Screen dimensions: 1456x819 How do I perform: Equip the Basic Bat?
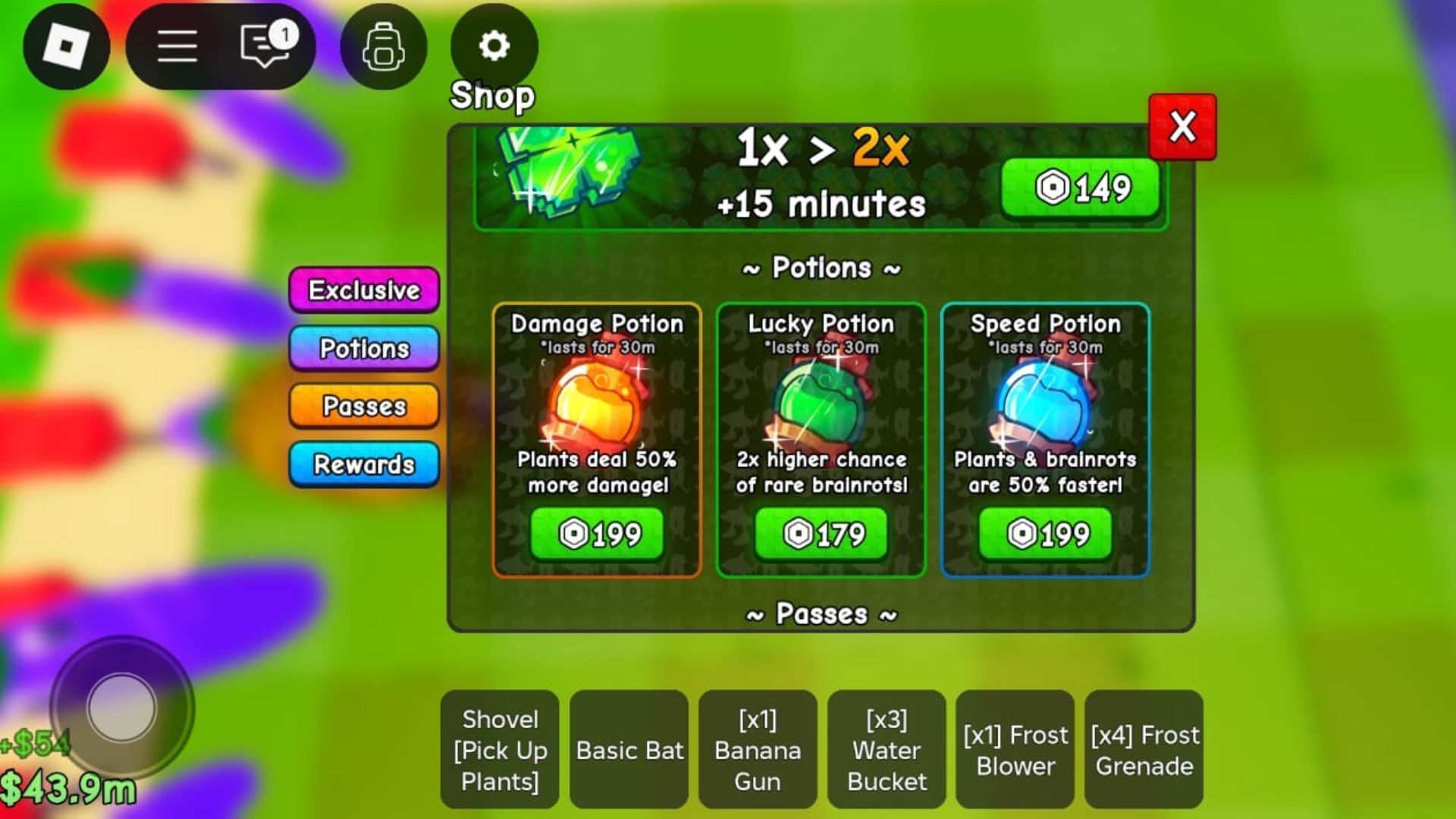point(629,749)
